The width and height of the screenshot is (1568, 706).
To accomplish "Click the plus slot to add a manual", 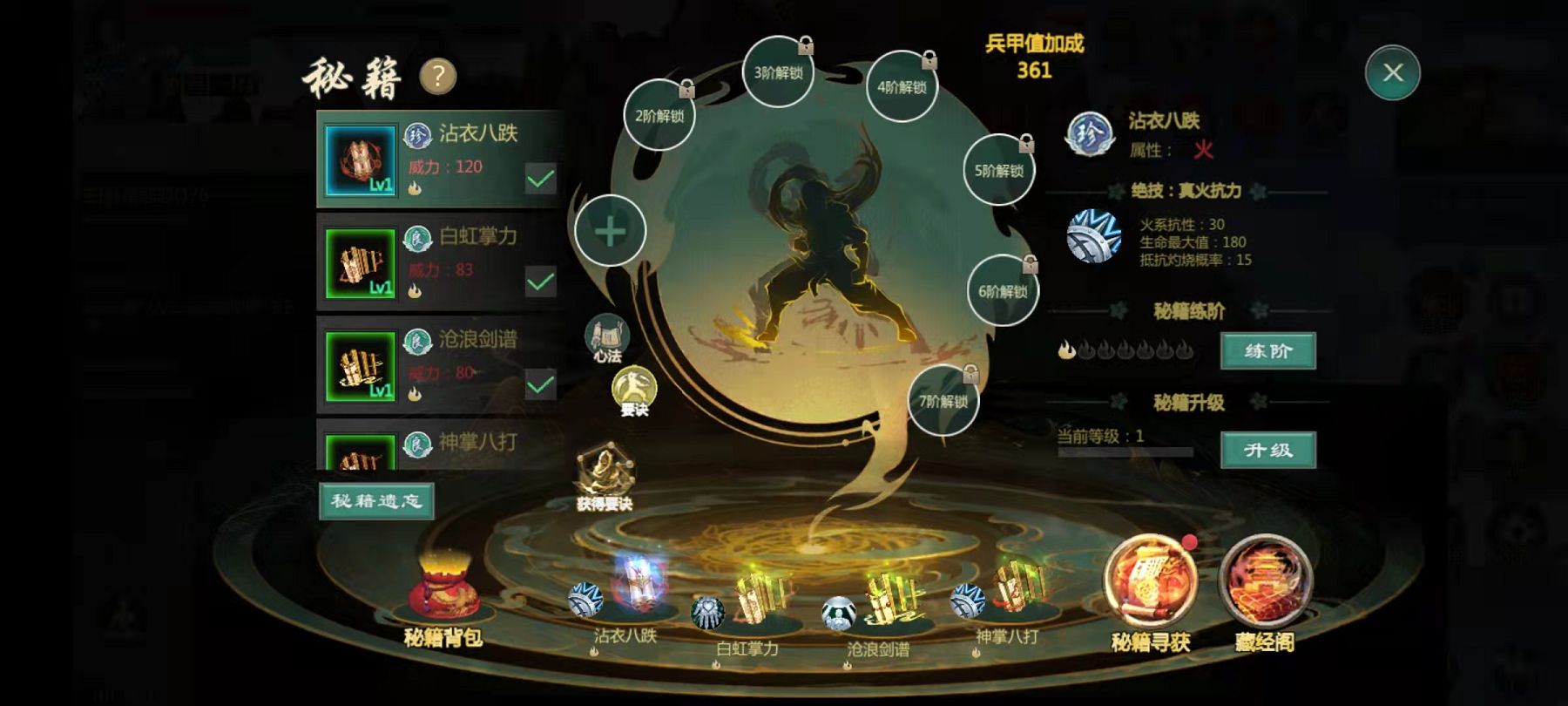I will point(610,231).
